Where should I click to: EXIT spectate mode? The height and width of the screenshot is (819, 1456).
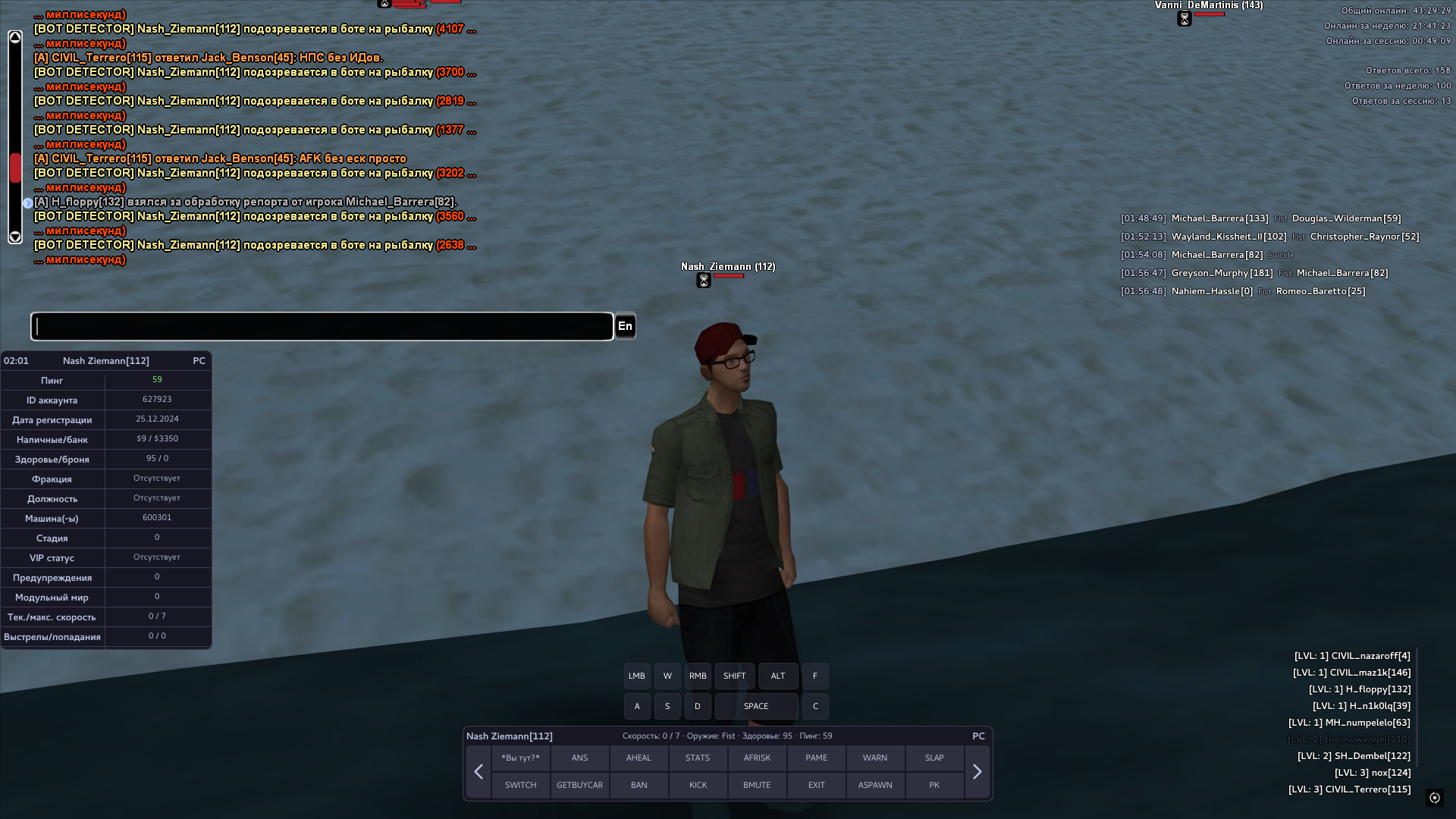pyautogui.click(x=816, y=785)
